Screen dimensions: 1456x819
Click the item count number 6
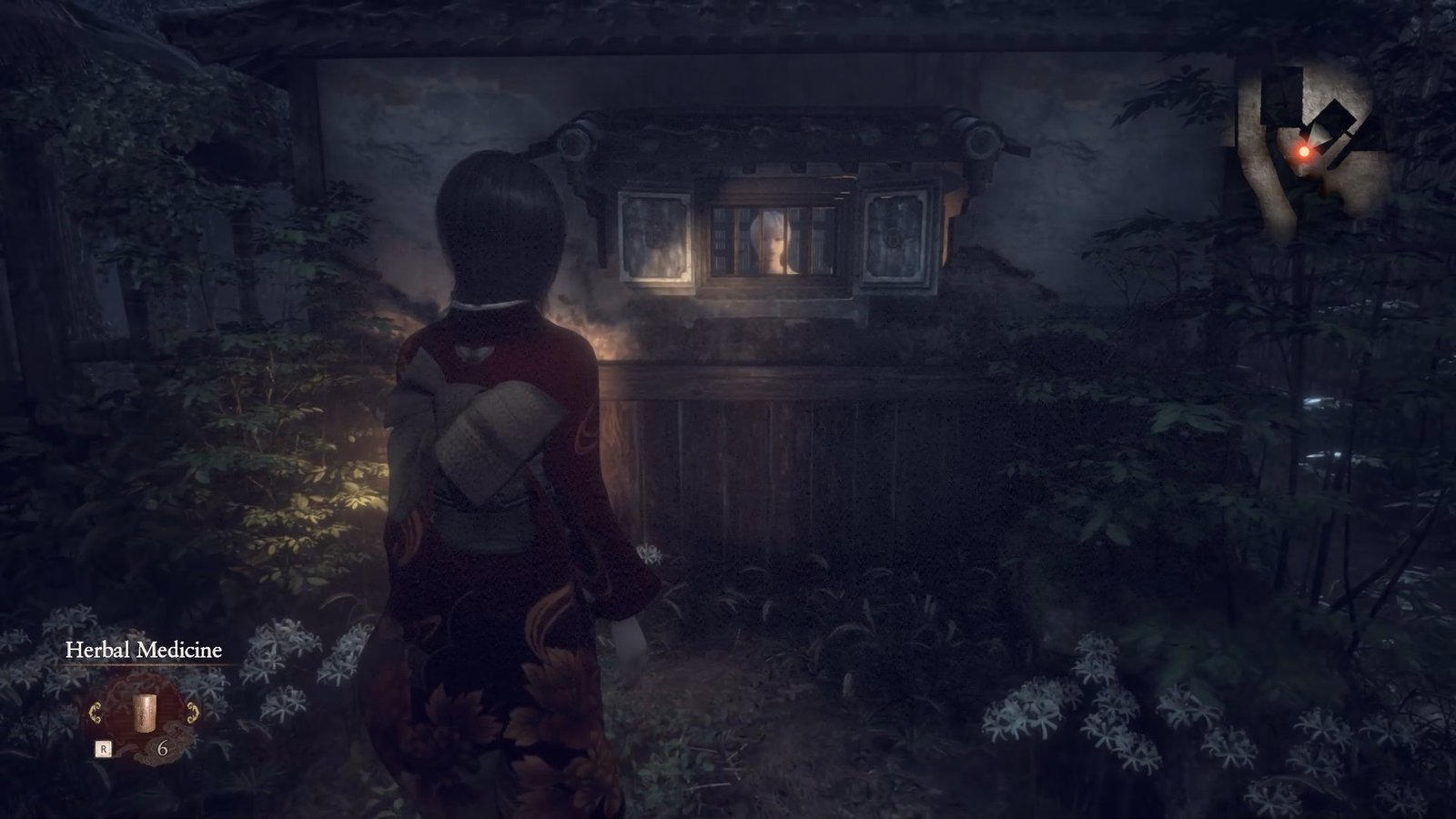pos(165,750)
